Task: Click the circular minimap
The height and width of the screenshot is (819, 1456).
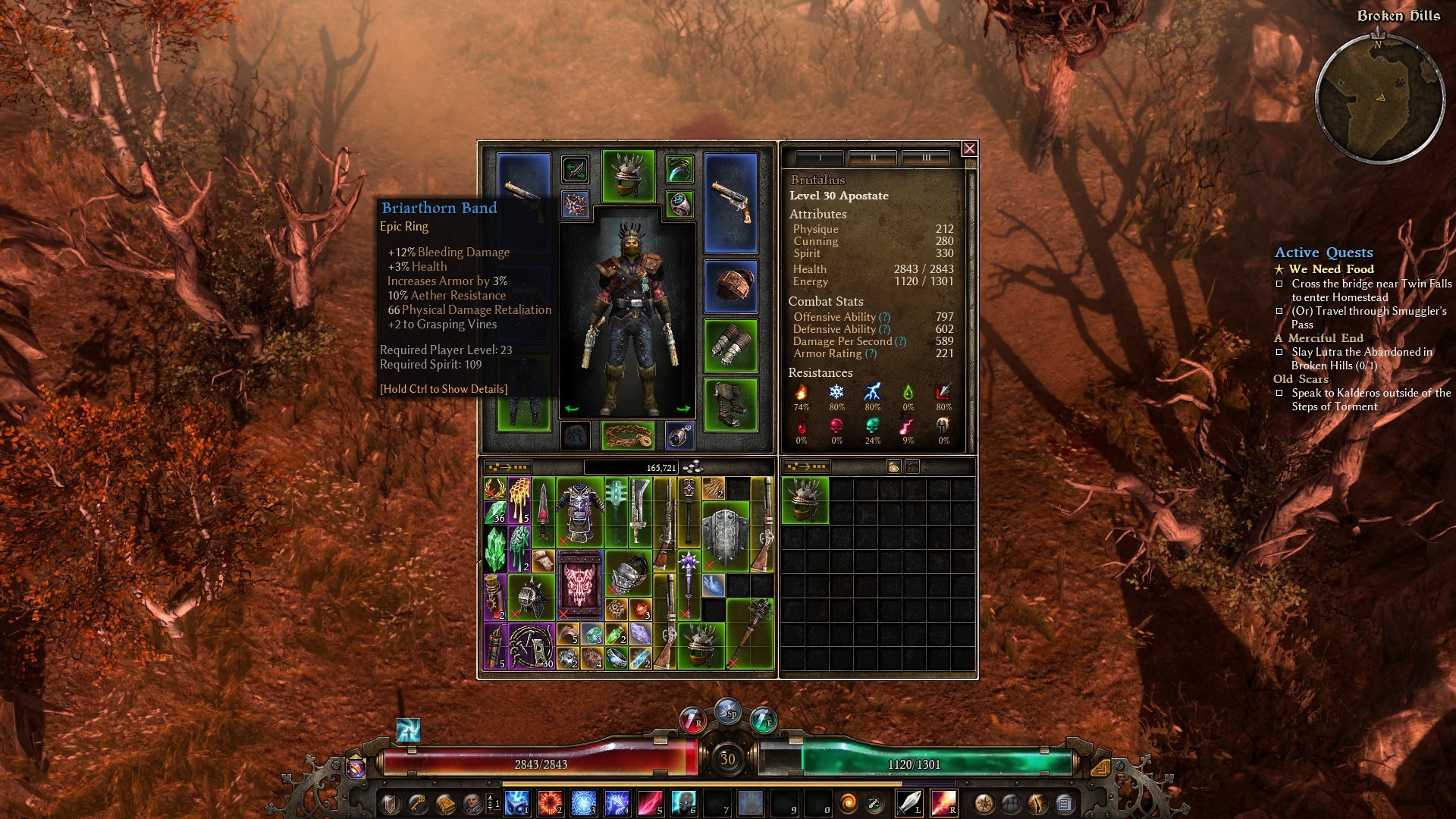Action: click(x=1379, y=99)
